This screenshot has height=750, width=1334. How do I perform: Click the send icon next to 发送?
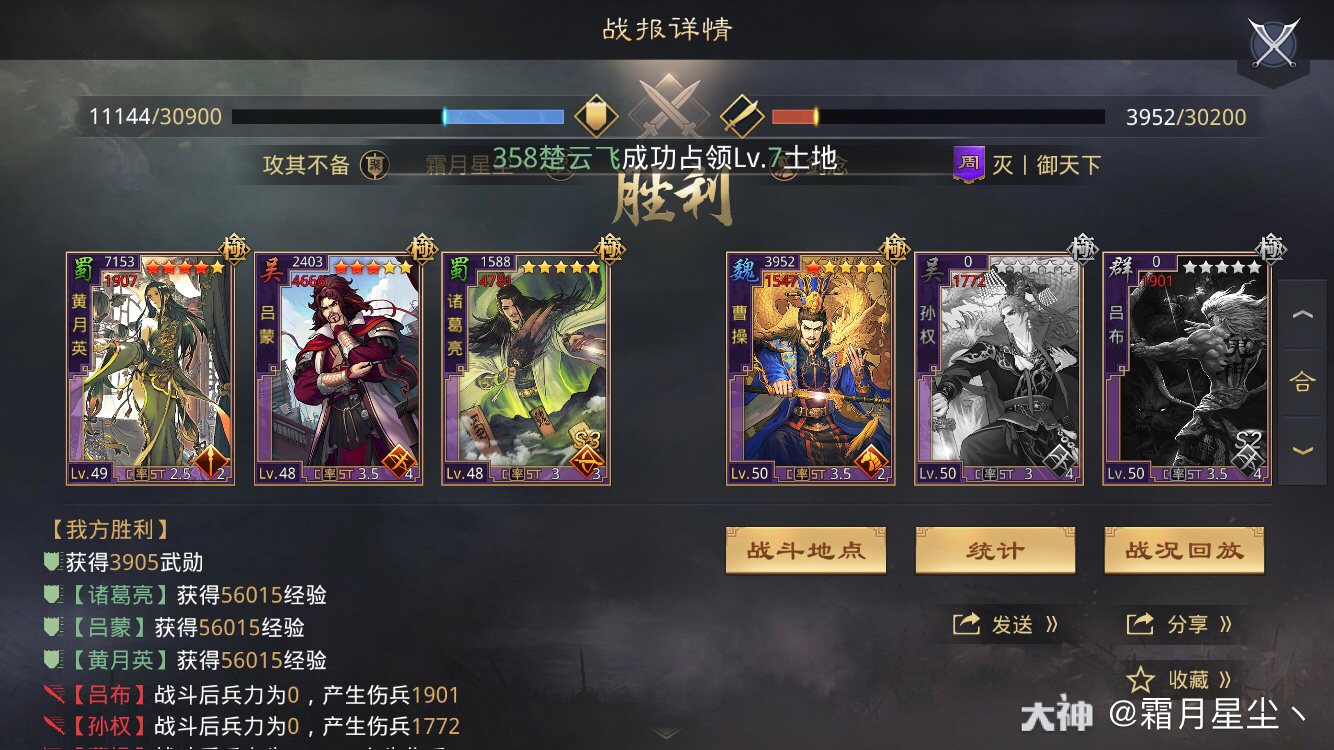click(x=964, y=625)
